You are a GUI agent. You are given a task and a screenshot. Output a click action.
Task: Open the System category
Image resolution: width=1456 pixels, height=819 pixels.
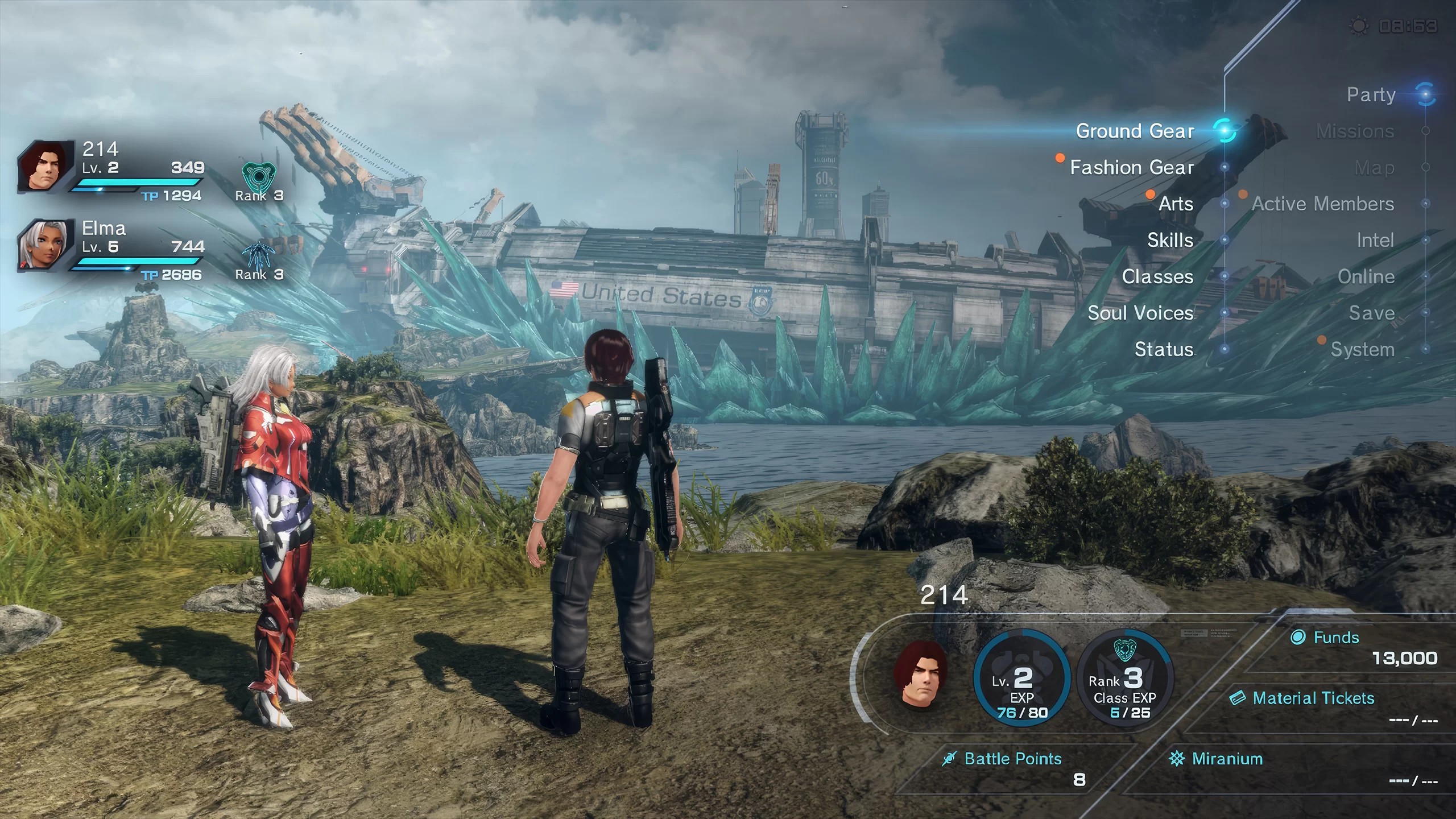[1362, 350]
